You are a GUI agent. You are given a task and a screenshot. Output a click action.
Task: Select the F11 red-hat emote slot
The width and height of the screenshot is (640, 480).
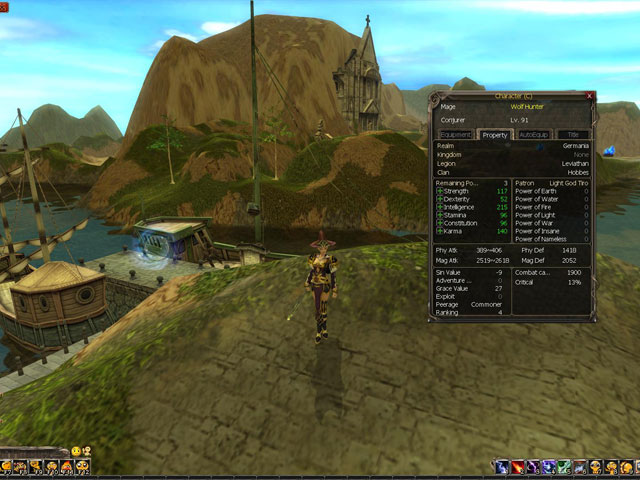[x=67, y=467]
